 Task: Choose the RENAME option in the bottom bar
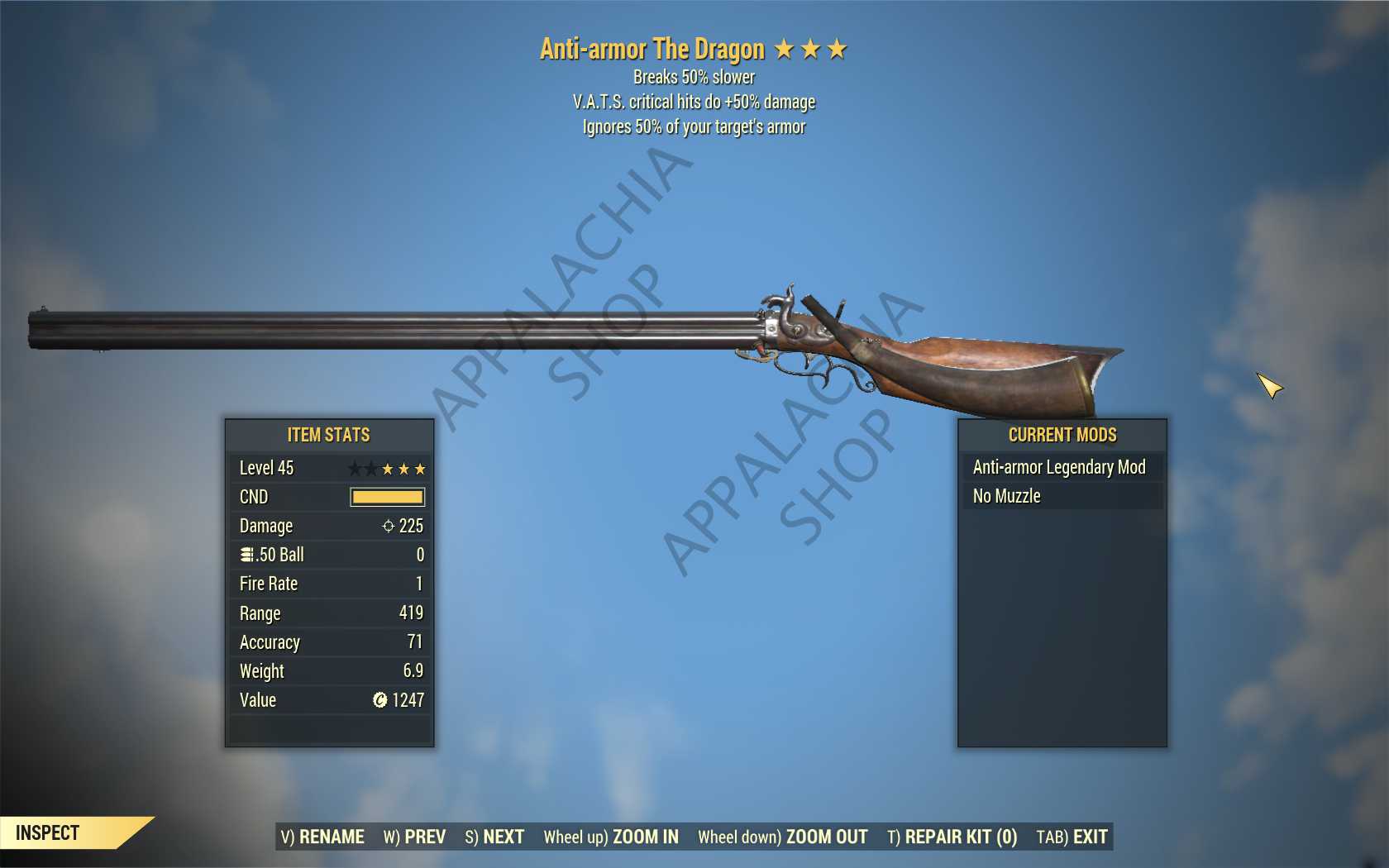(322, 837)
